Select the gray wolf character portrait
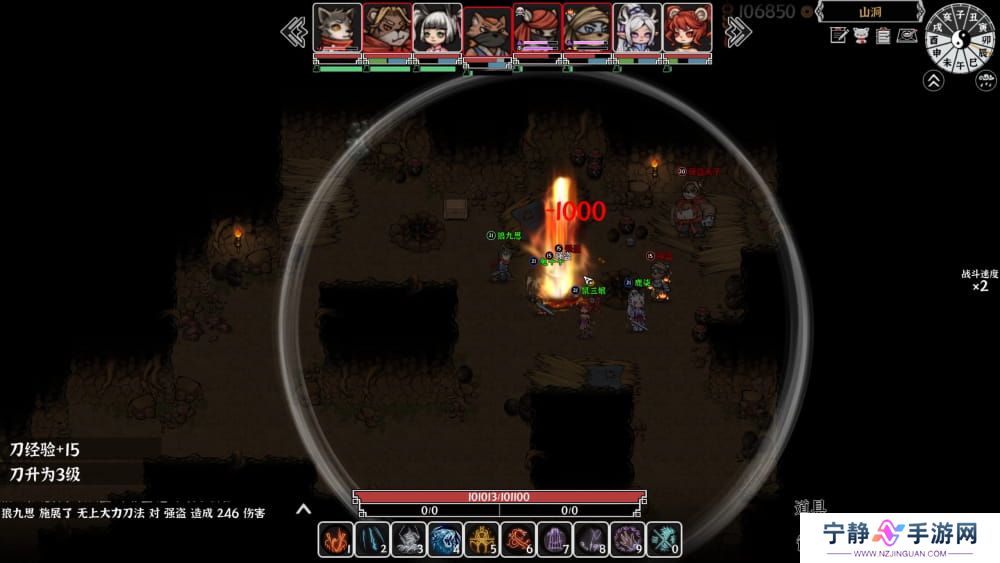 337,28
